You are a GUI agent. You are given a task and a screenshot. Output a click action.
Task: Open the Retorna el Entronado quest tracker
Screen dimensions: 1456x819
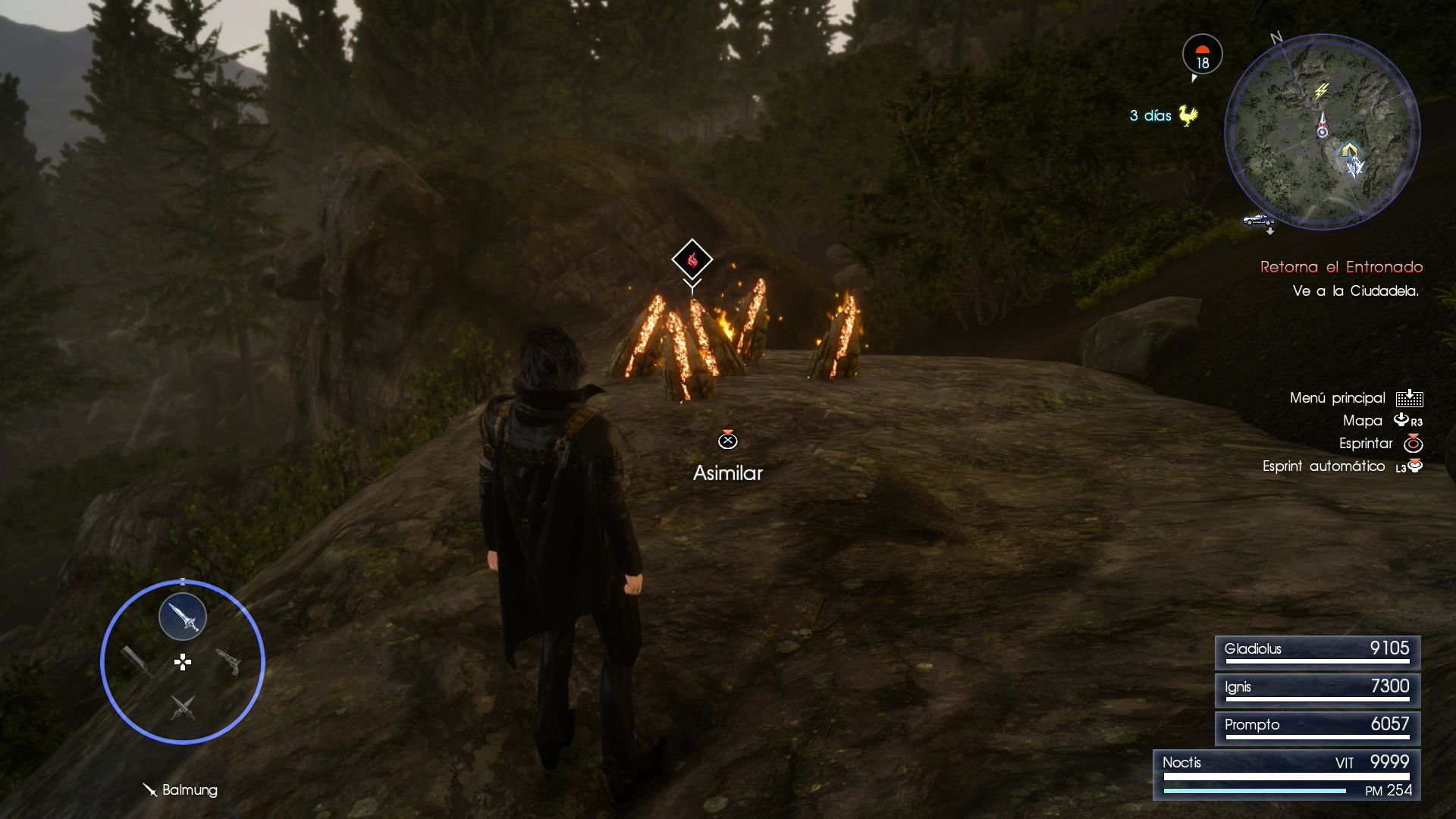click(x=1341, y=267)
